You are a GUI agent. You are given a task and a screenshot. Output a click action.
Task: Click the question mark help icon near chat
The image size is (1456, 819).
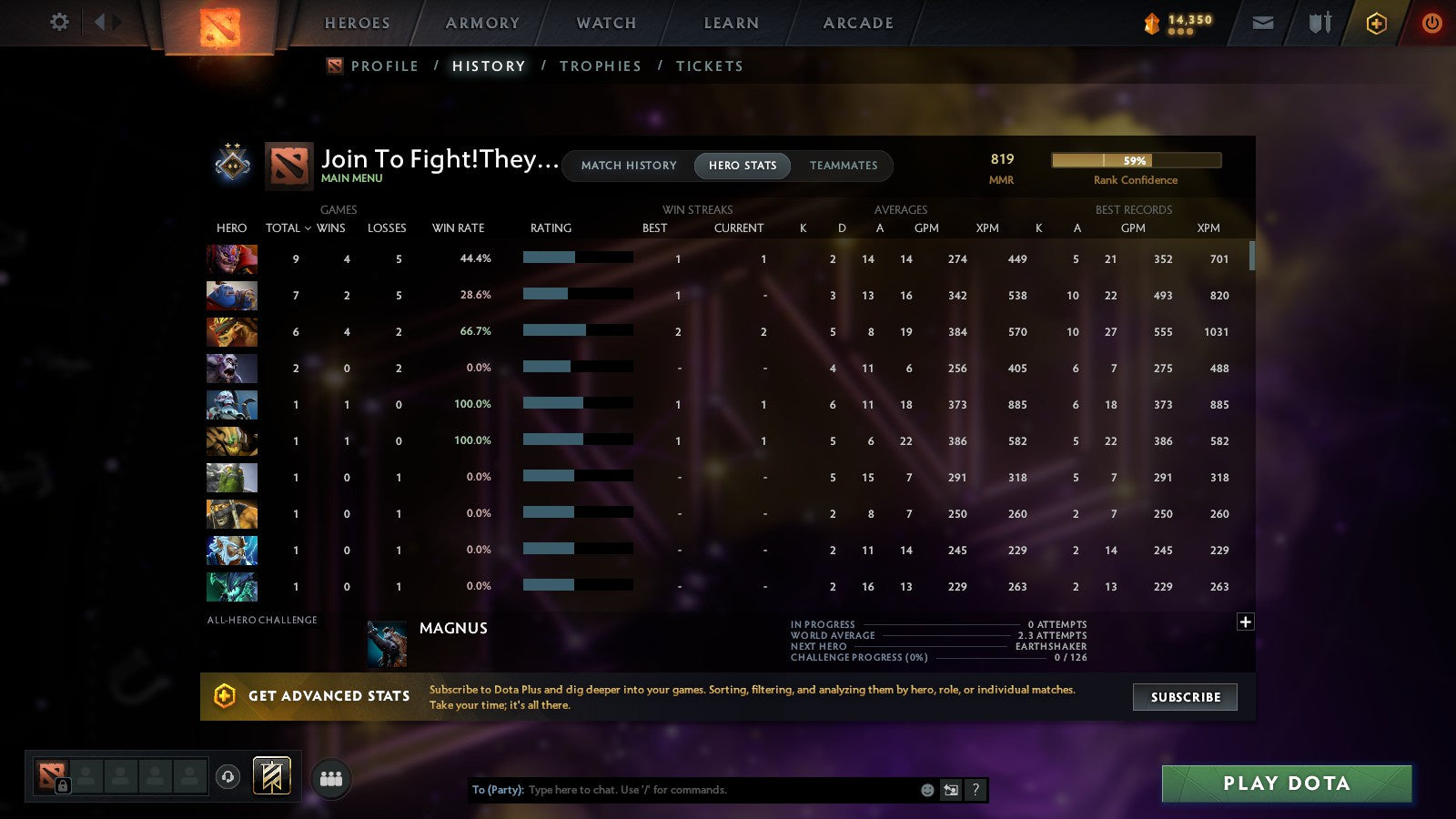pyautogui.click(x=975, y=790)
